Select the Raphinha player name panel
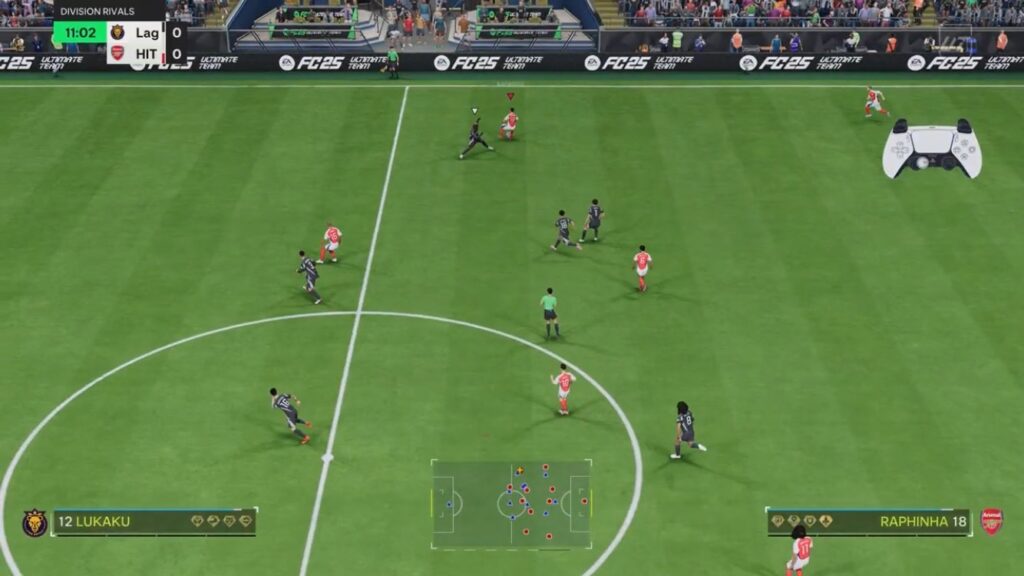Image resolution: width=1024 pixels, height=576 pixels. [868, 522]
